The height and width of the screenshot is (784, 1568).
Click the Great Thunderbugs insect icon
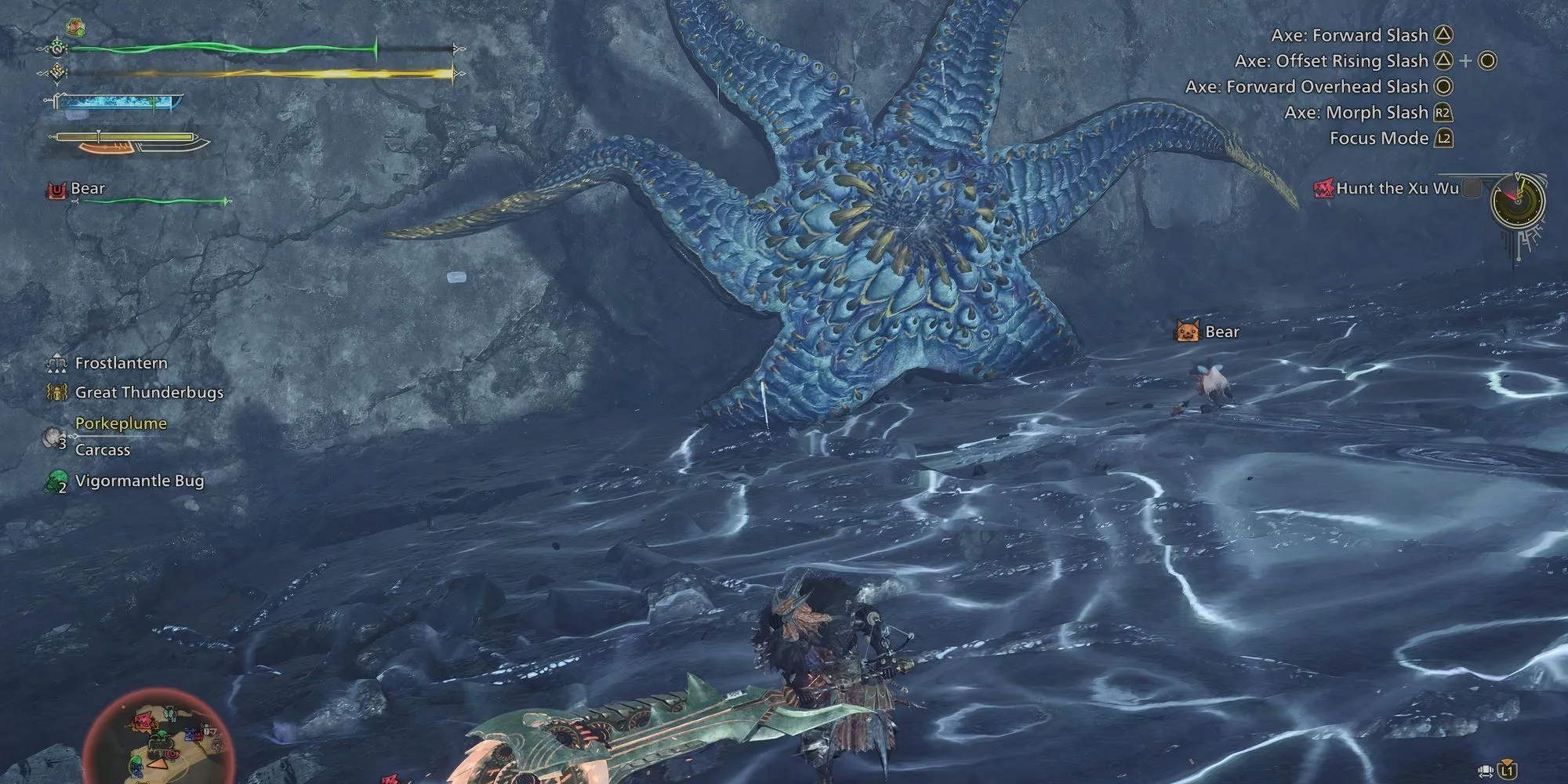pos(57,393)
